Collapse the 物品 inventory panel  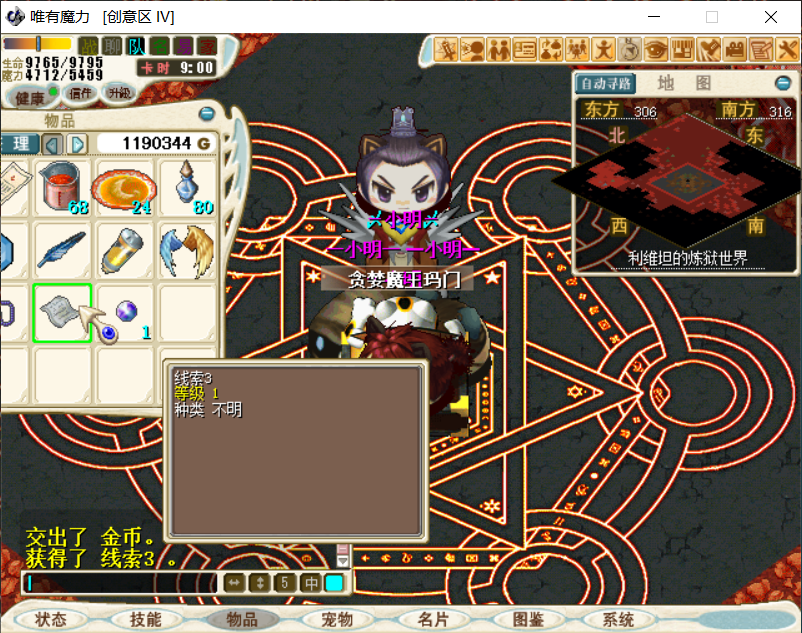point(207,114)
